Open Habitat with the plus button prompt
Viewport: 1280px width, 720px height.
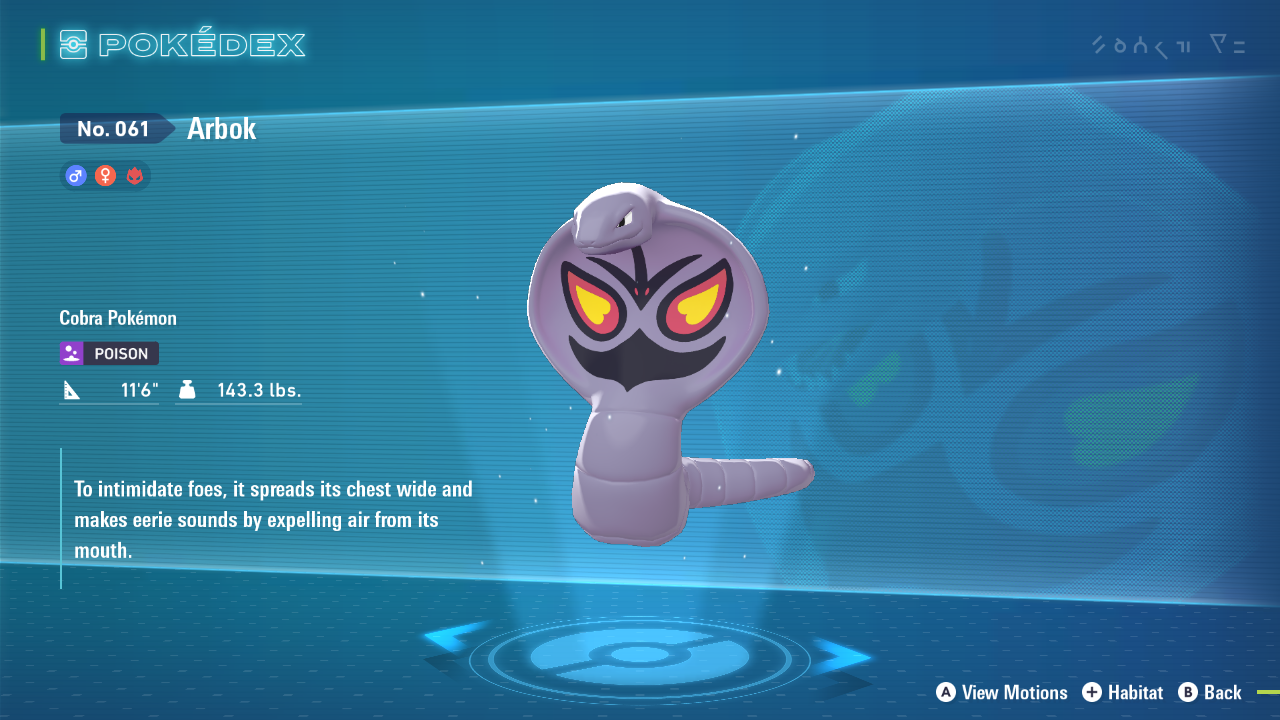coord(1122,692)
